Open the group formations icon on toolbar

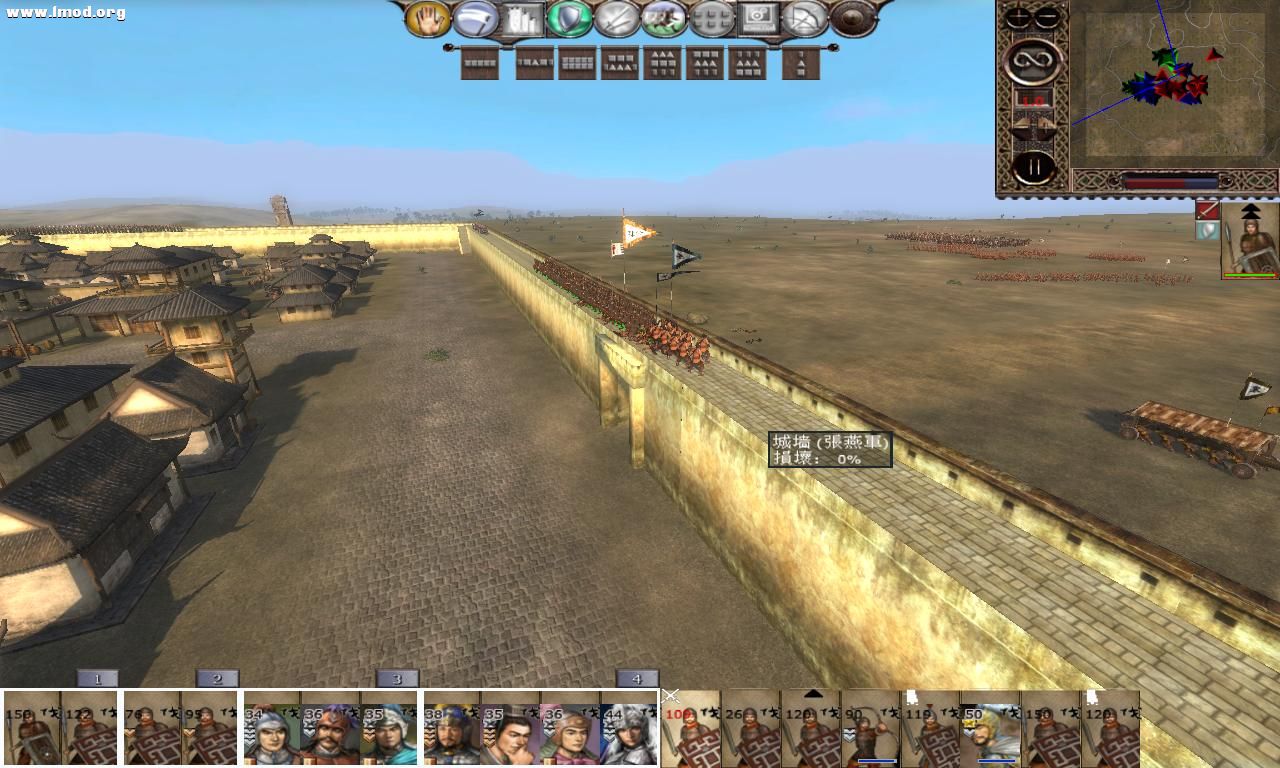pos(712,22)
